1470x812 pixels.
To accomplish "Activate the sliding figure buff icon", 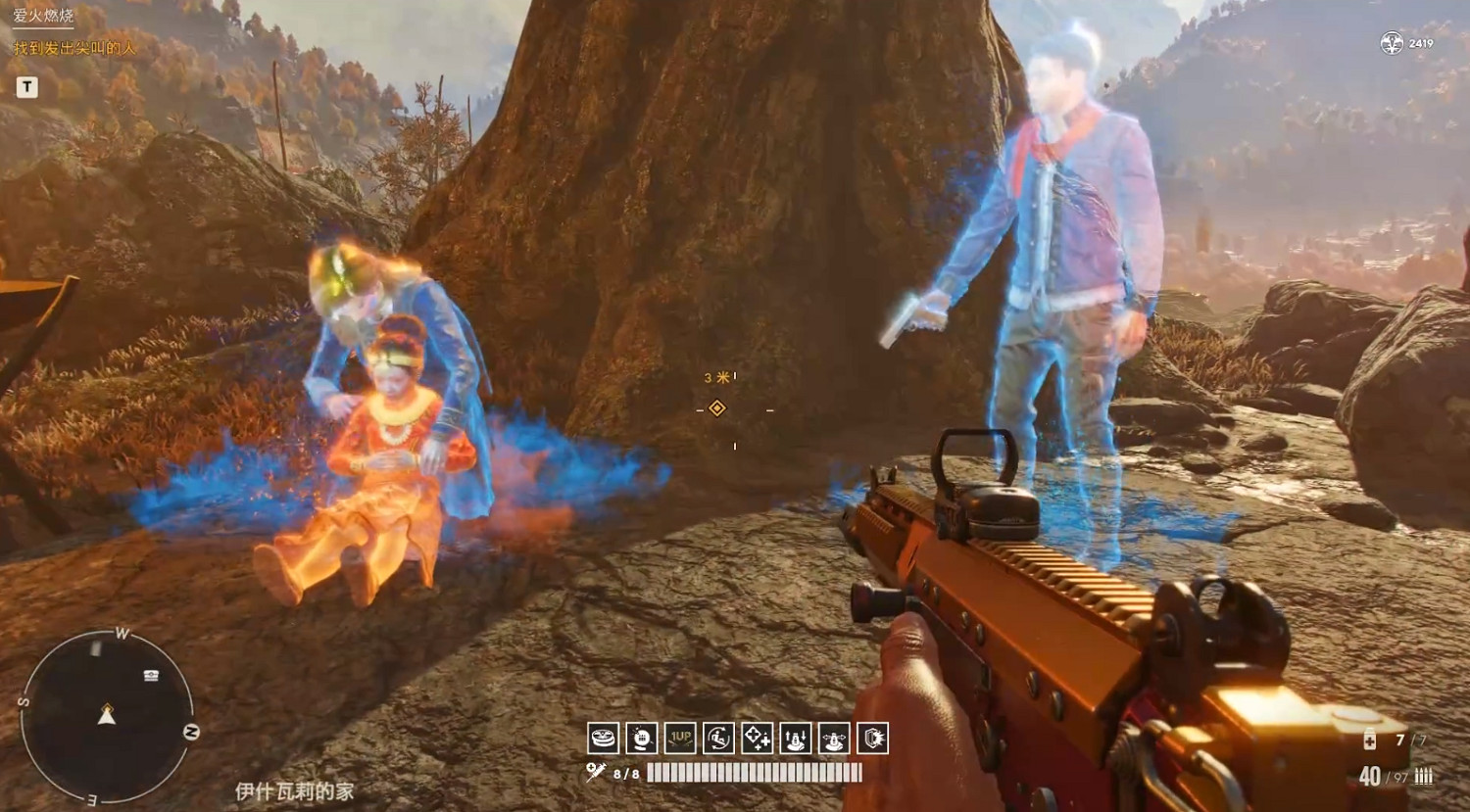I will [x=718, y=738].
